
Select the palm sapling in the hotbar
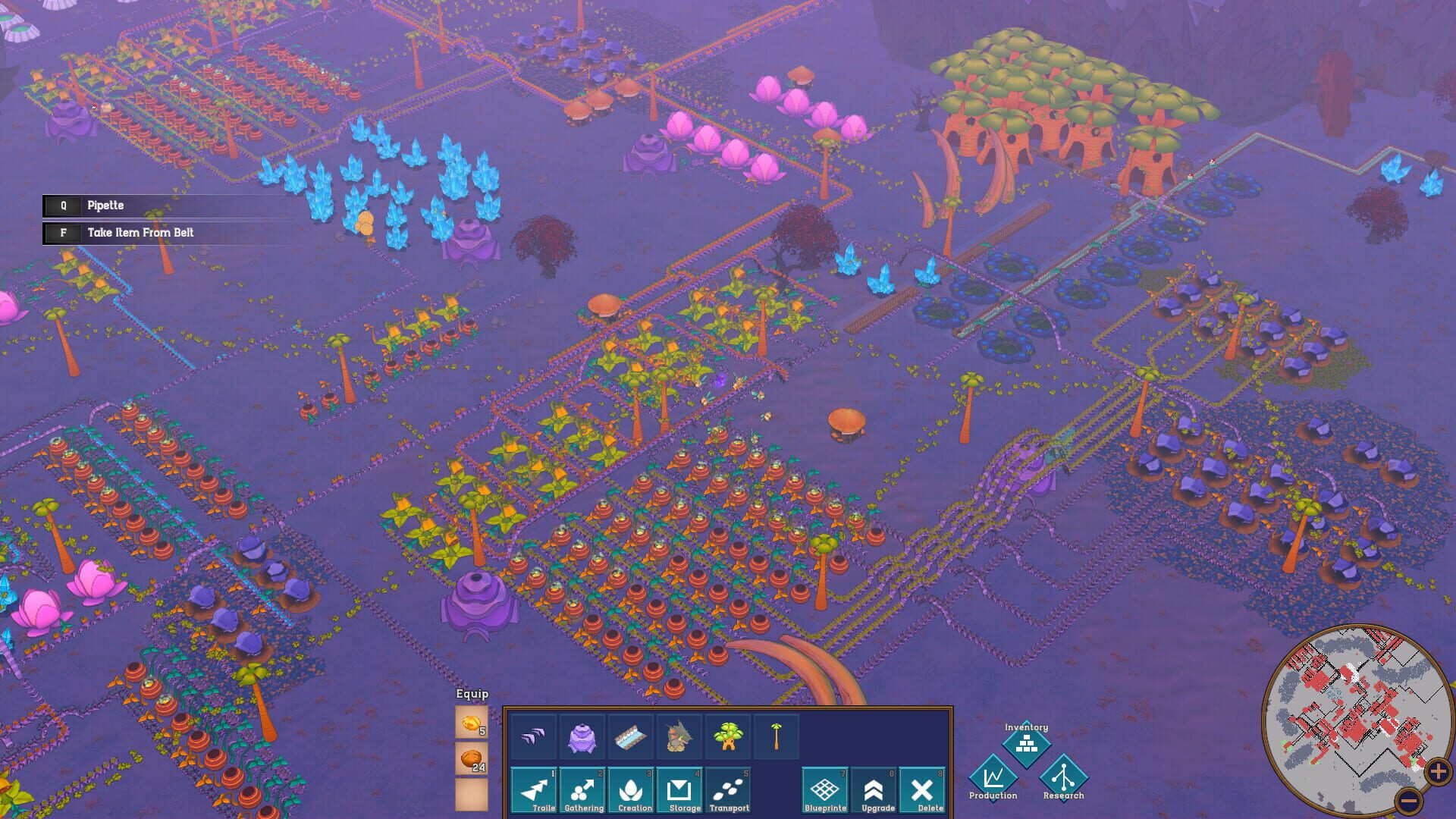click(777, 736)
